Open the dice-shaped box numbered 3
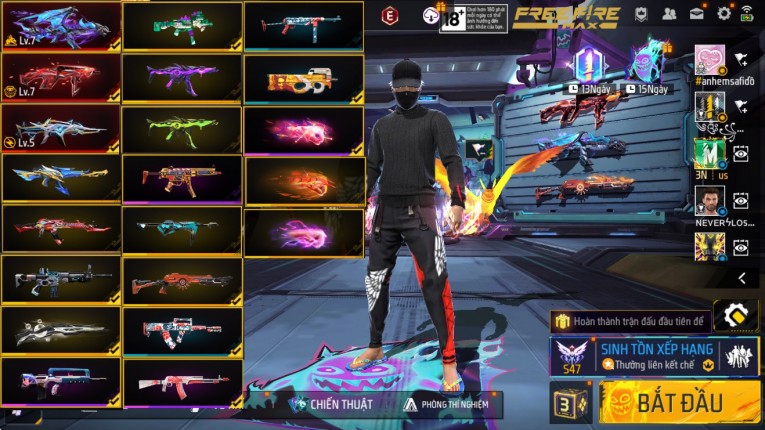 click(569, 404)
